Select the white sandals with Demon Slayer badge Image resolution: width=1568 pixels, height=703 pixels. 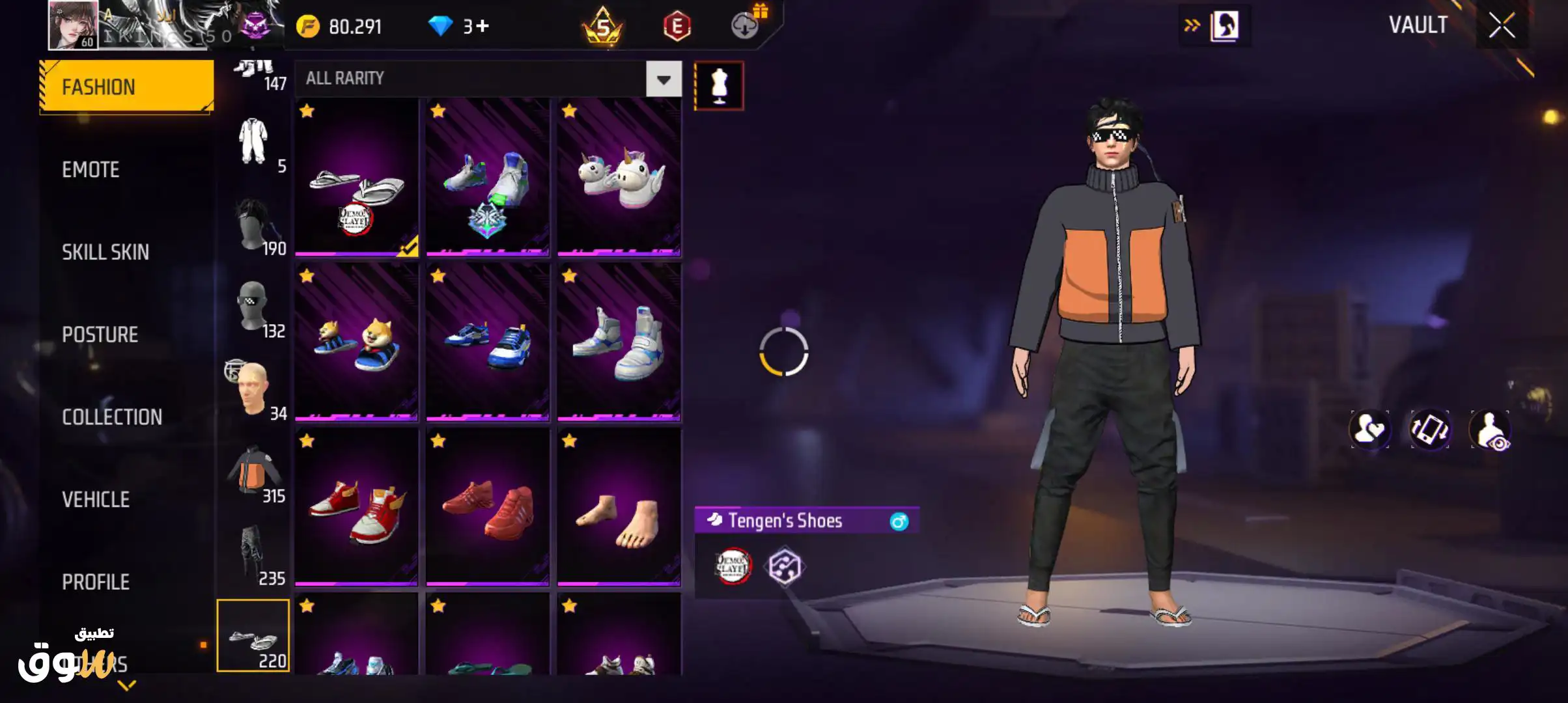tap(356, 177)
